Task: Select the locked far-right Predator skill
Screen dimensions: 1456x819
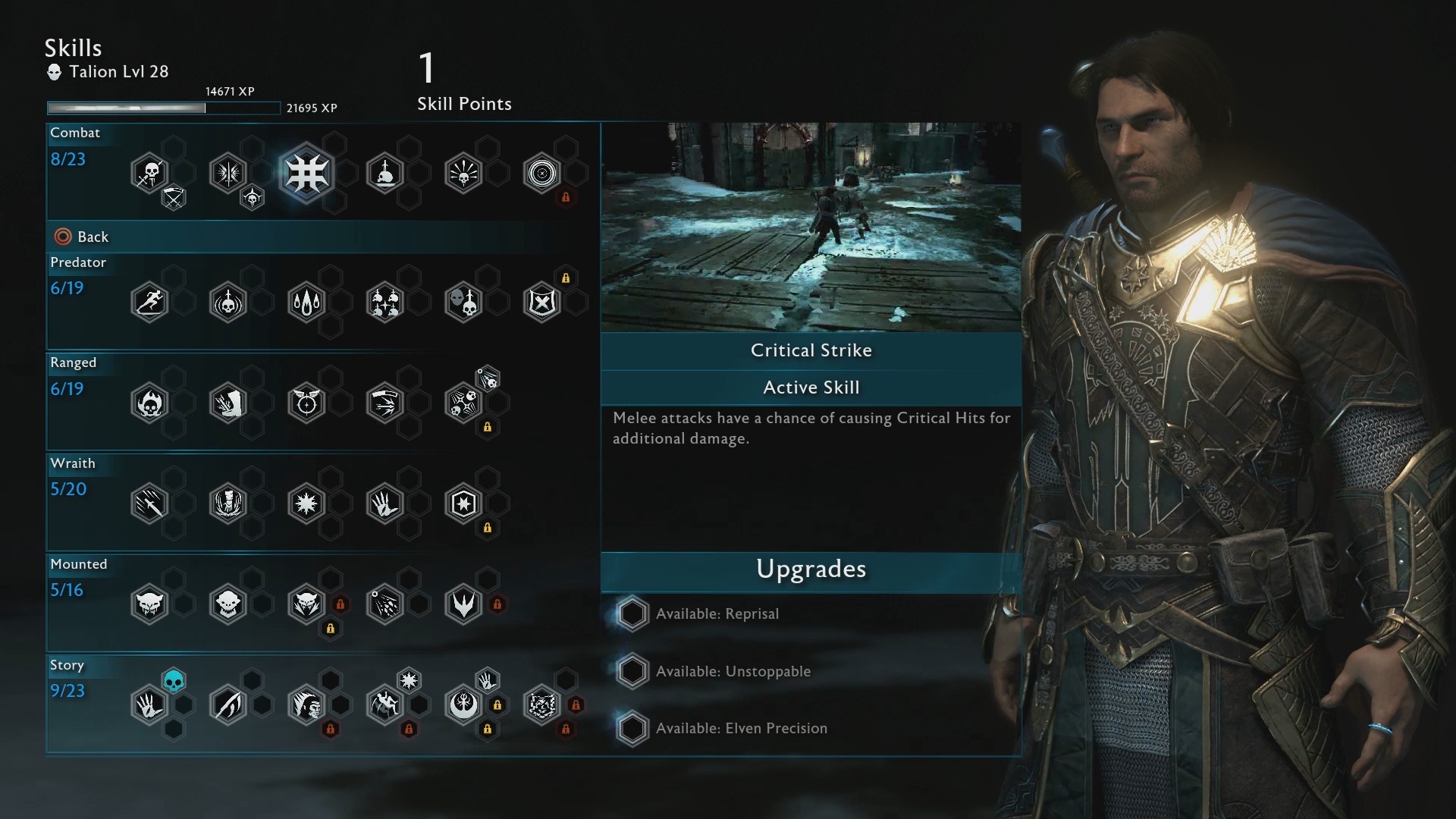Action: coord(542,301)
